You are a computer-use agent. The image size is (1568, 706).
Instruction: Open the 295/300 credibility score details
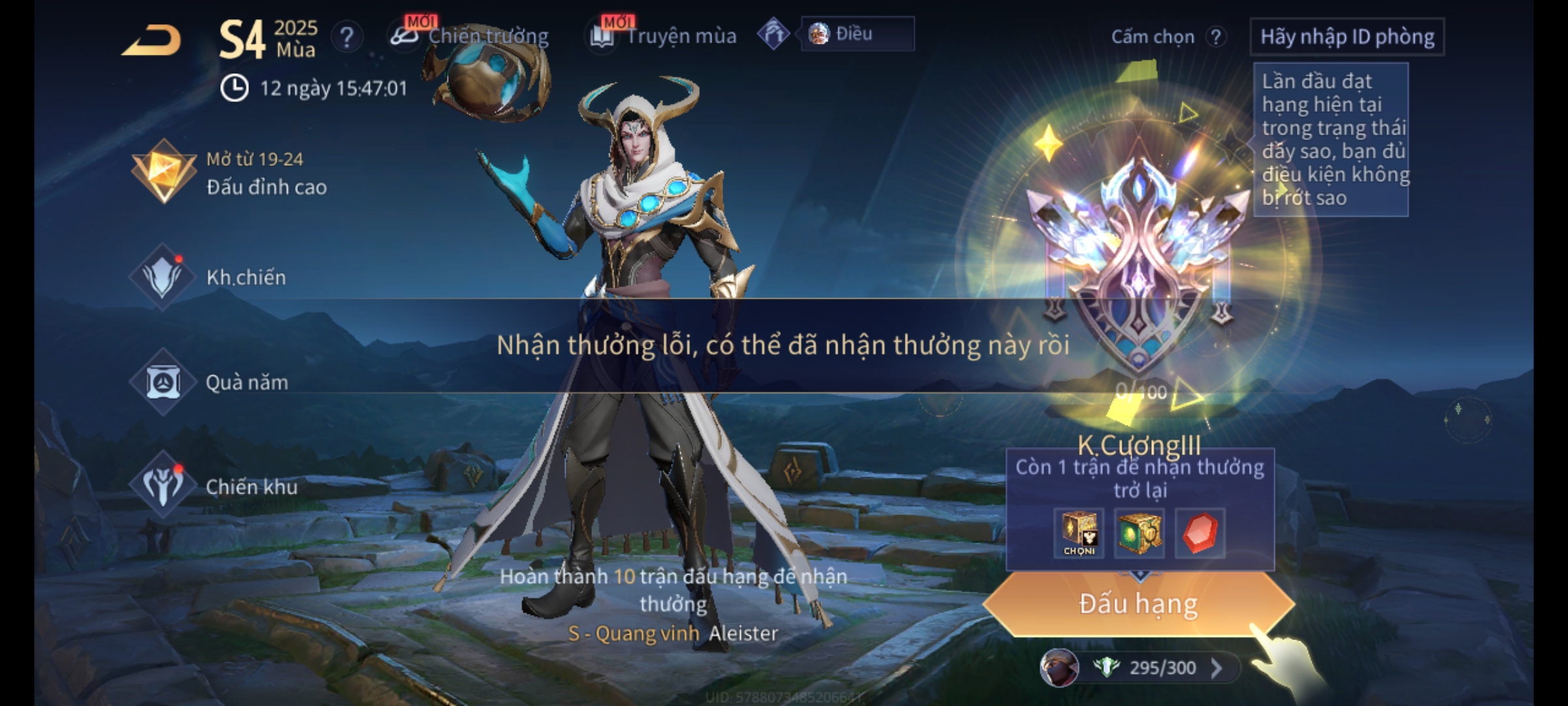(x=1162, y=667)
